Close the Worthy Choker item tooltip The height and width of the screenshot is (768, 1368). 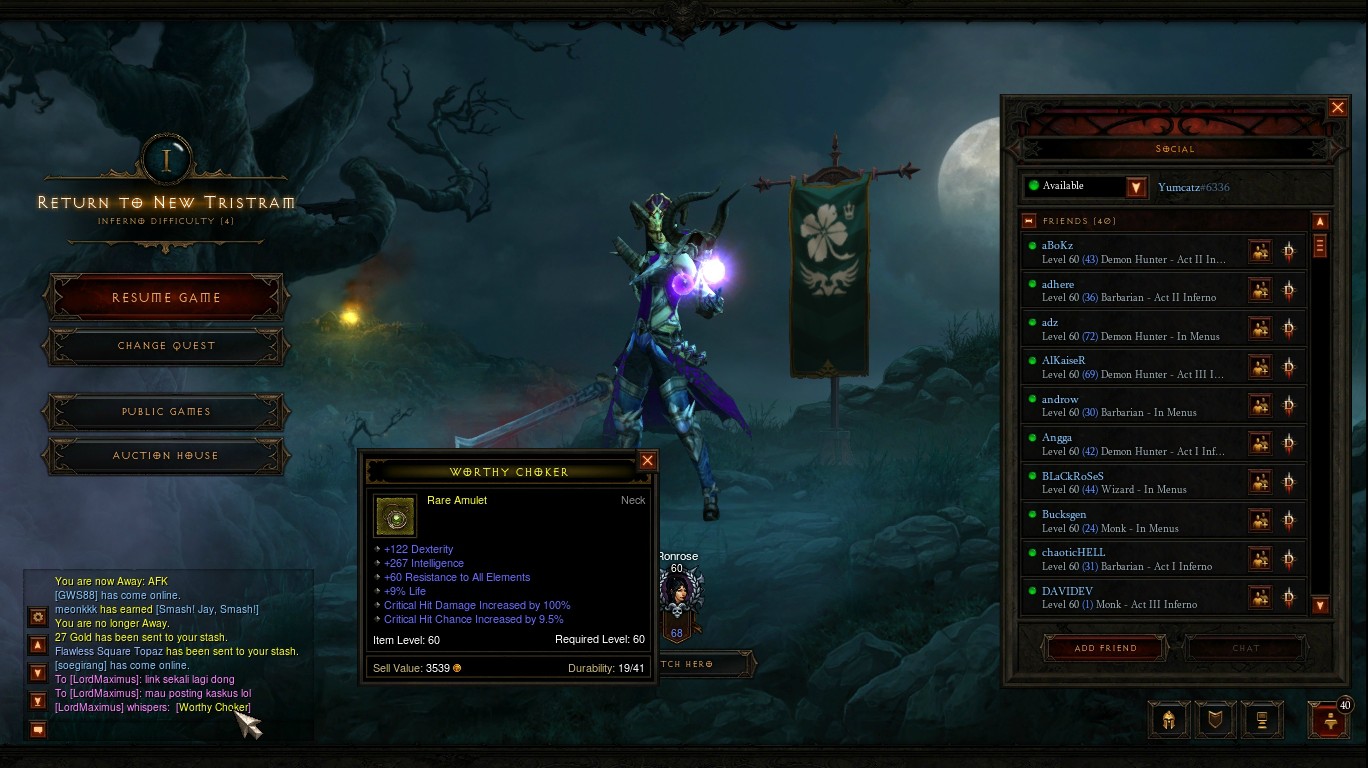click(647, 461)
